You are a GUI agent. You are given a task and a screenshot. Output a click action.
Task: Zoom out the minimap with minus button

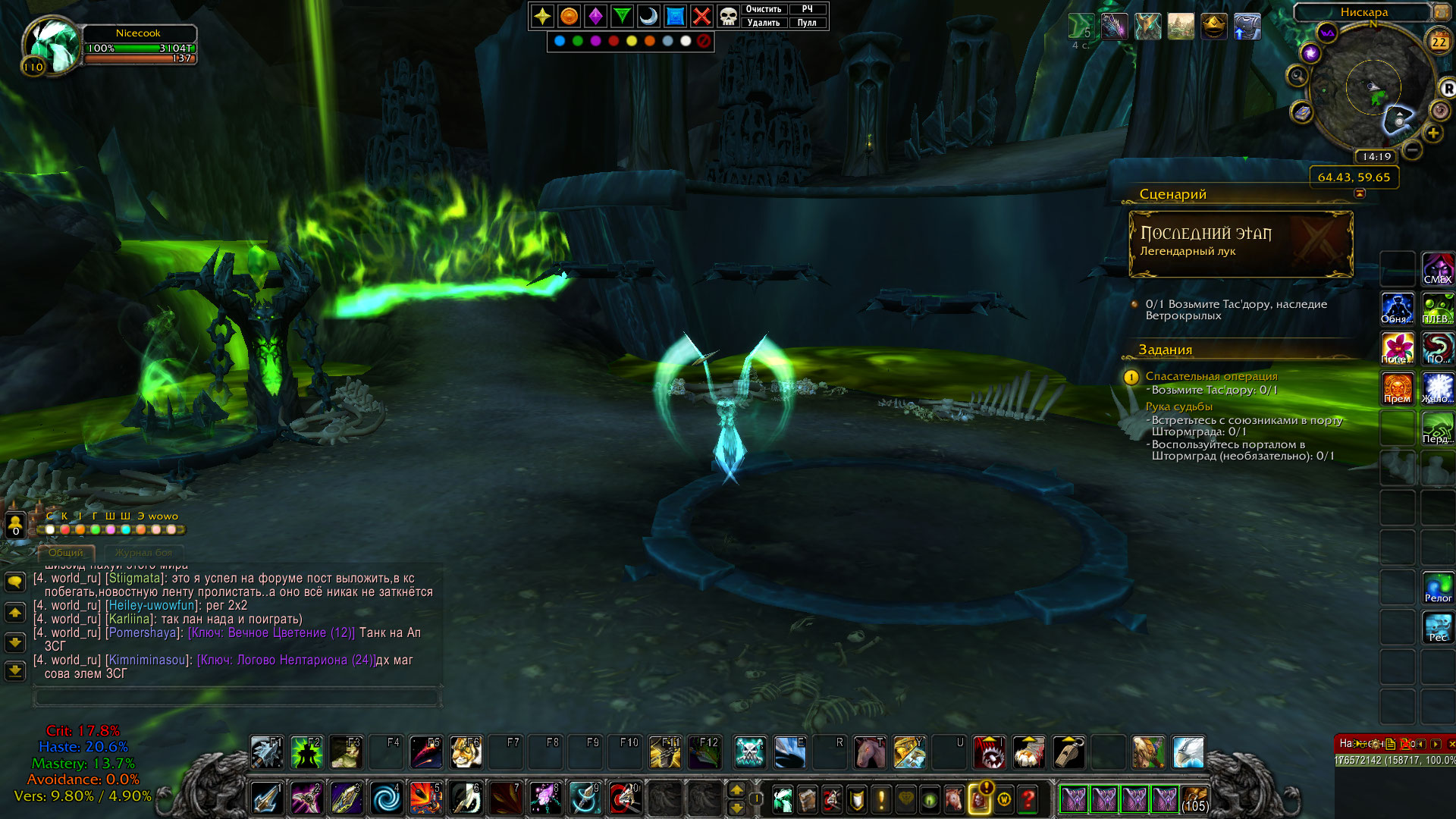(x=1412, y=150)
